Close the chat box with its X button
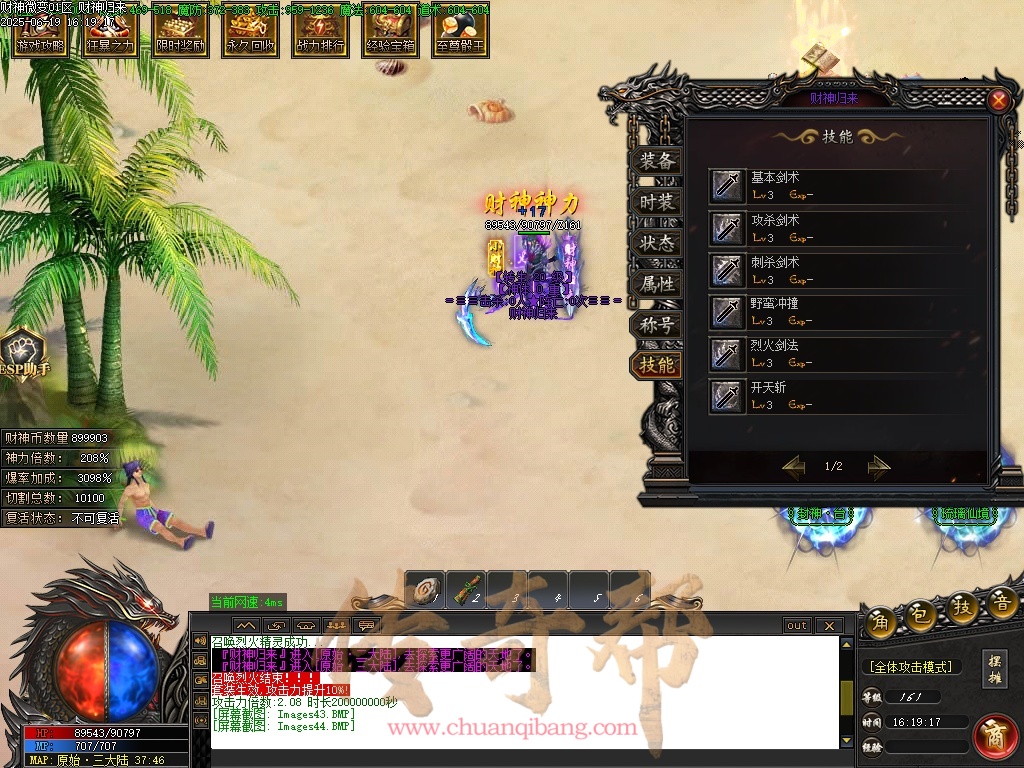 click(x=828, y=626)
